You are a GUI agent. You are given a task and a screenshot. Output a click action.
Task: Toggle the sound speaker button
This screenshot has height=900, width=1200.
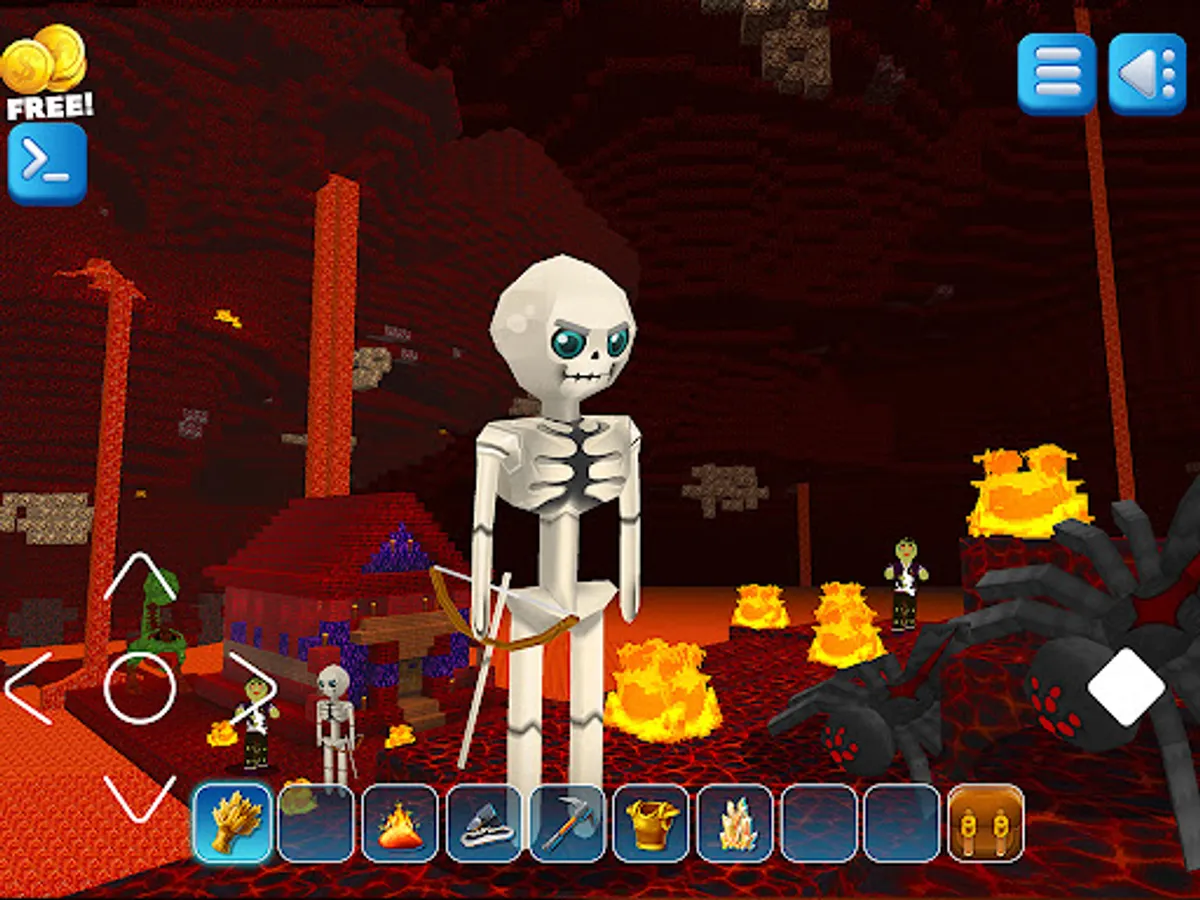(1147, 74)
